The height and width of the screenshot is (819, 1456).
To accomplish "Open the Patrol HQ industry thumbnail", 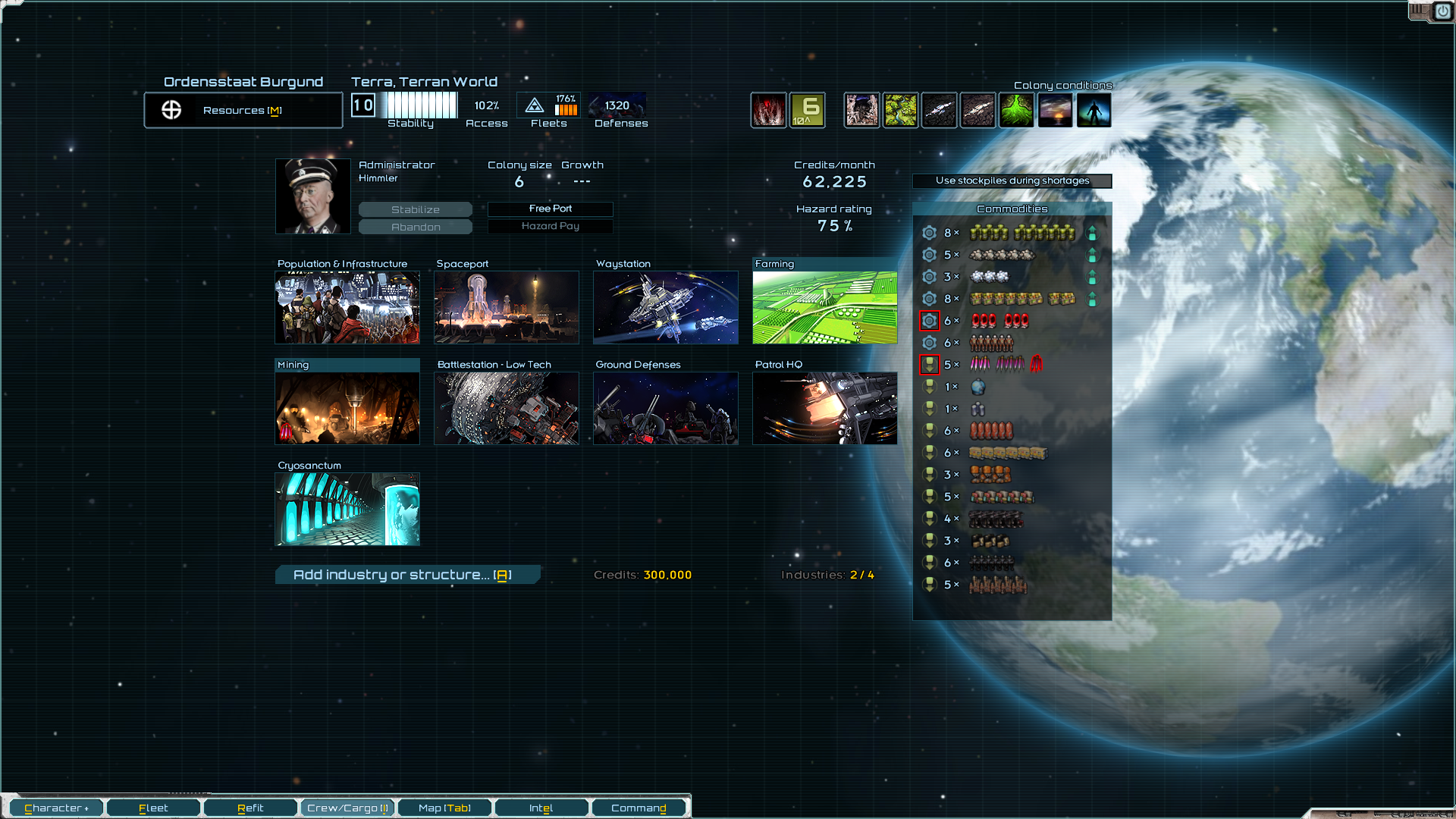I will 824,408.
